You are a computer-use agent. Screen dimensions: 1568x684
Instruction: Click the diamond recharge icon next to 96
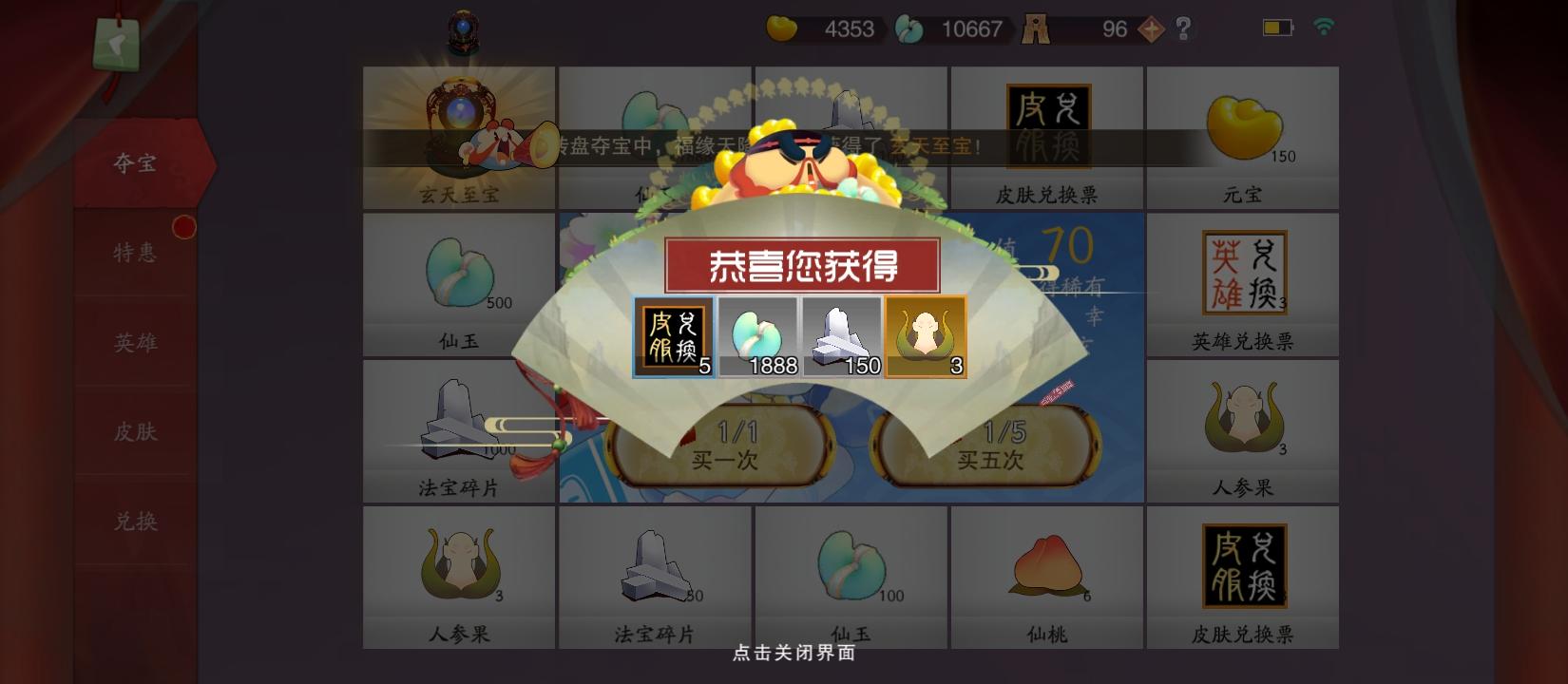click(1149, 29)
